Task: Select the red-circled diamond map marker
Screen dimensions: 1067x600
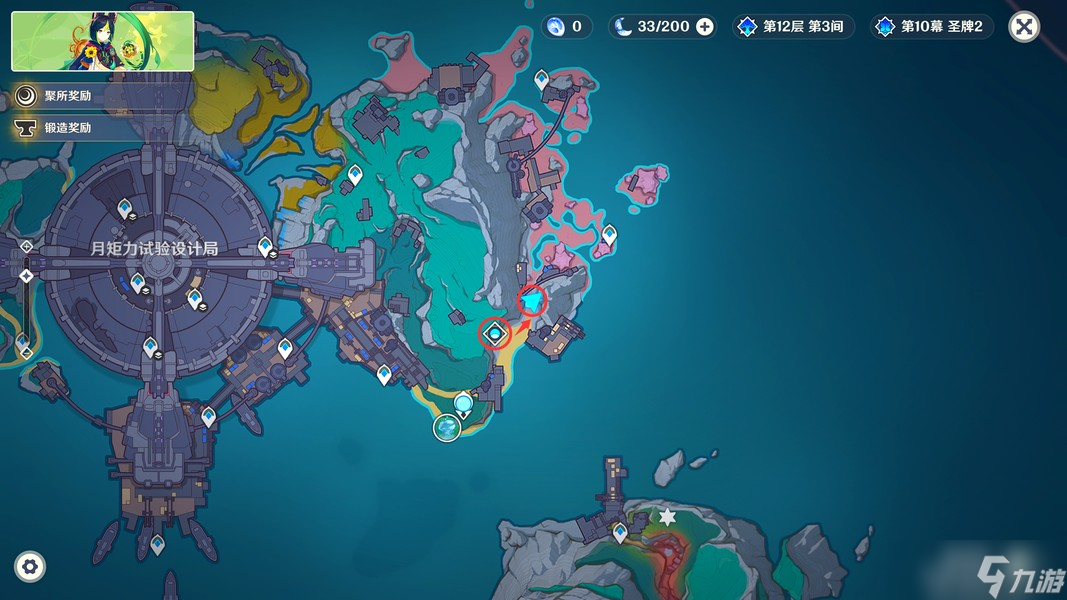Action: (x=494, y=333)
